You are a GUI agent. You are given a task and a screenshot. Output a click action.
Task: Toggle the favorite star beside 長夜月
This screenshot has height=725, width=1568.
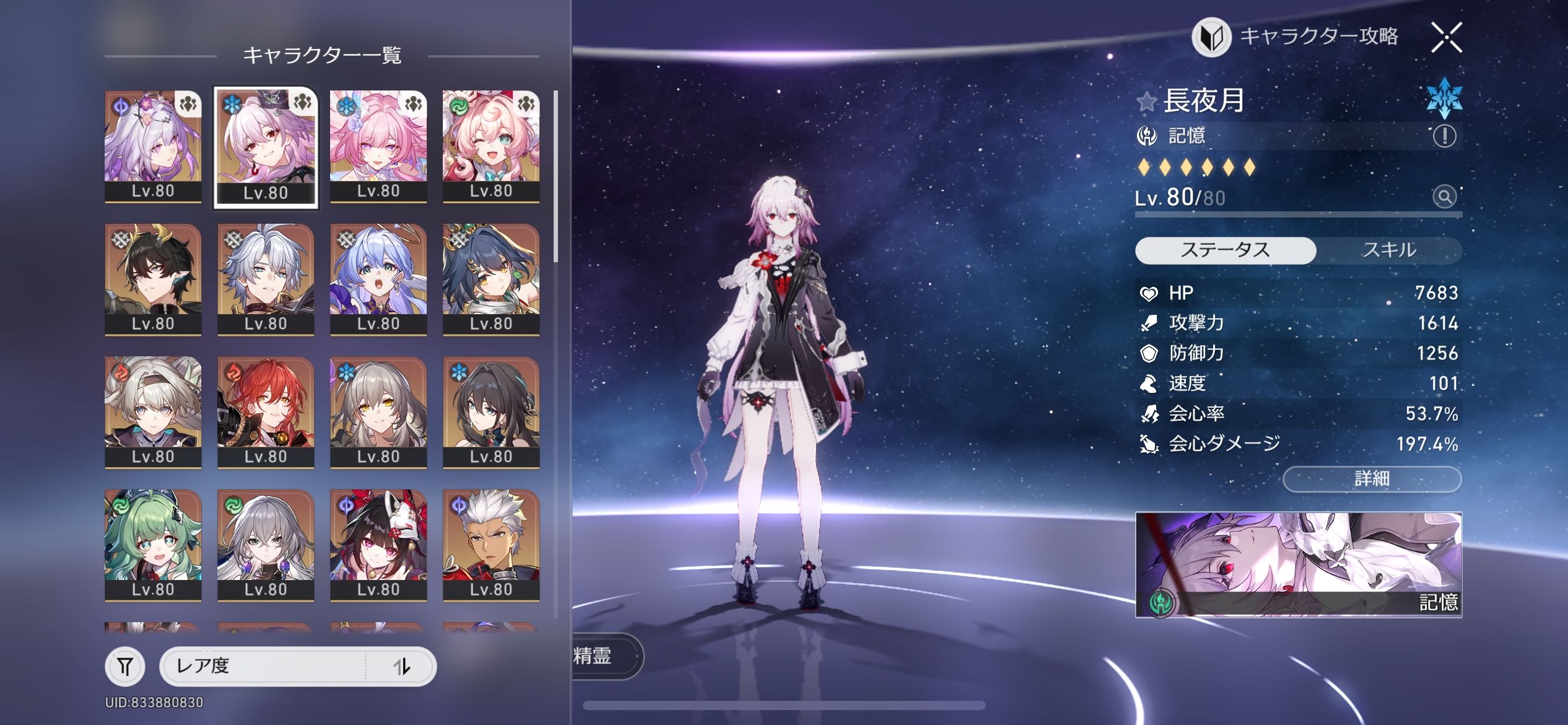coord(1147,101)
